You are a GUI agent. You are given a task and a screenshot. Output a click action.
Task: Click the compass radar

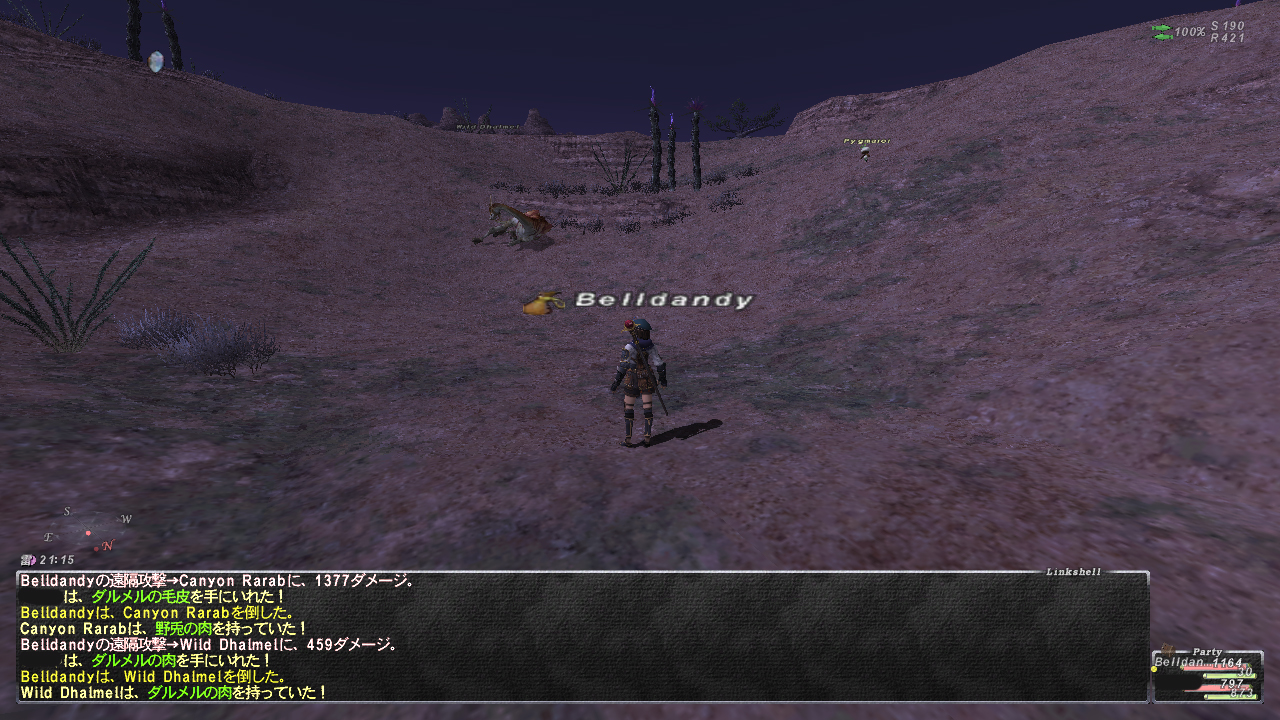click(x=90, y=530)
